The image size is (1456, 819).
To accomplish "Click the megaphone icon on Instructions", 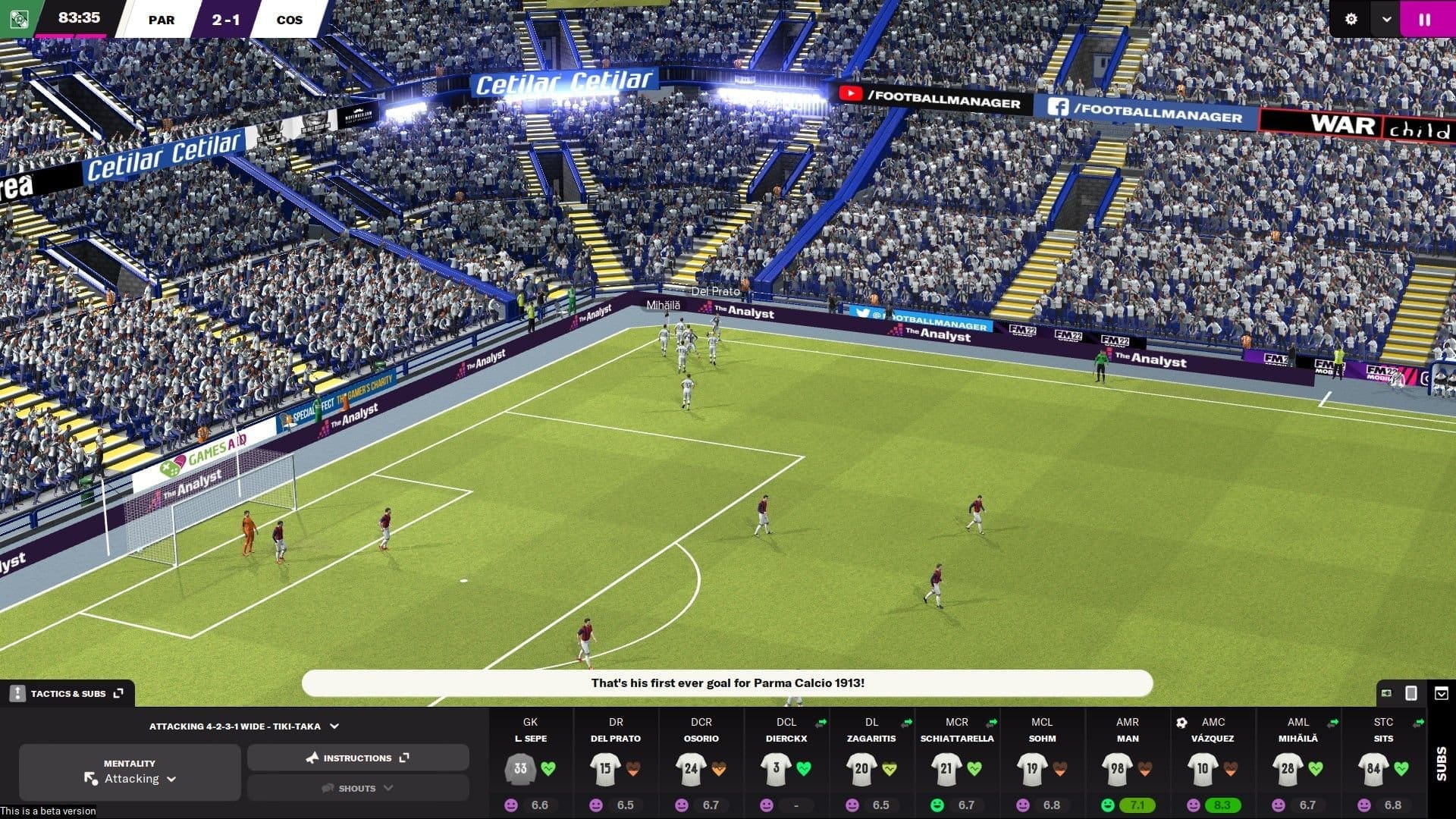I will tap(312, 757).
